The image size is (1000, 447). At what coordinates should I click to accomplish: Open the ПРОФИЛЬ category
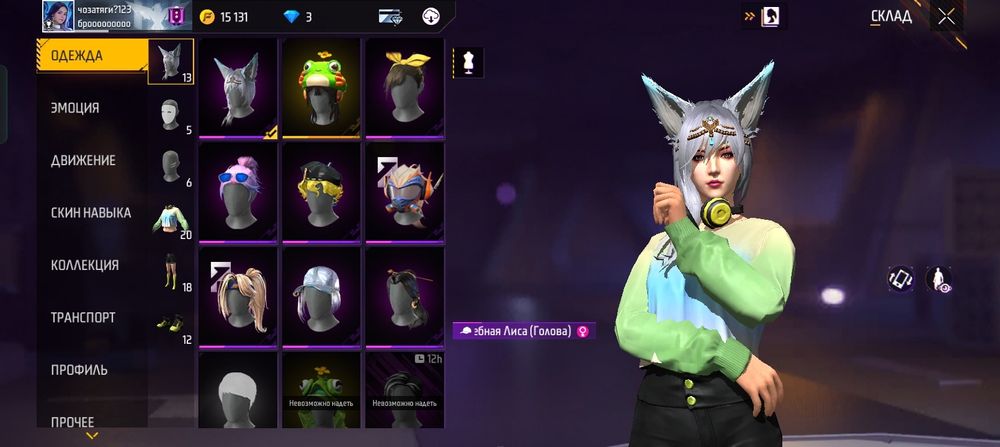tap(79, 370)
